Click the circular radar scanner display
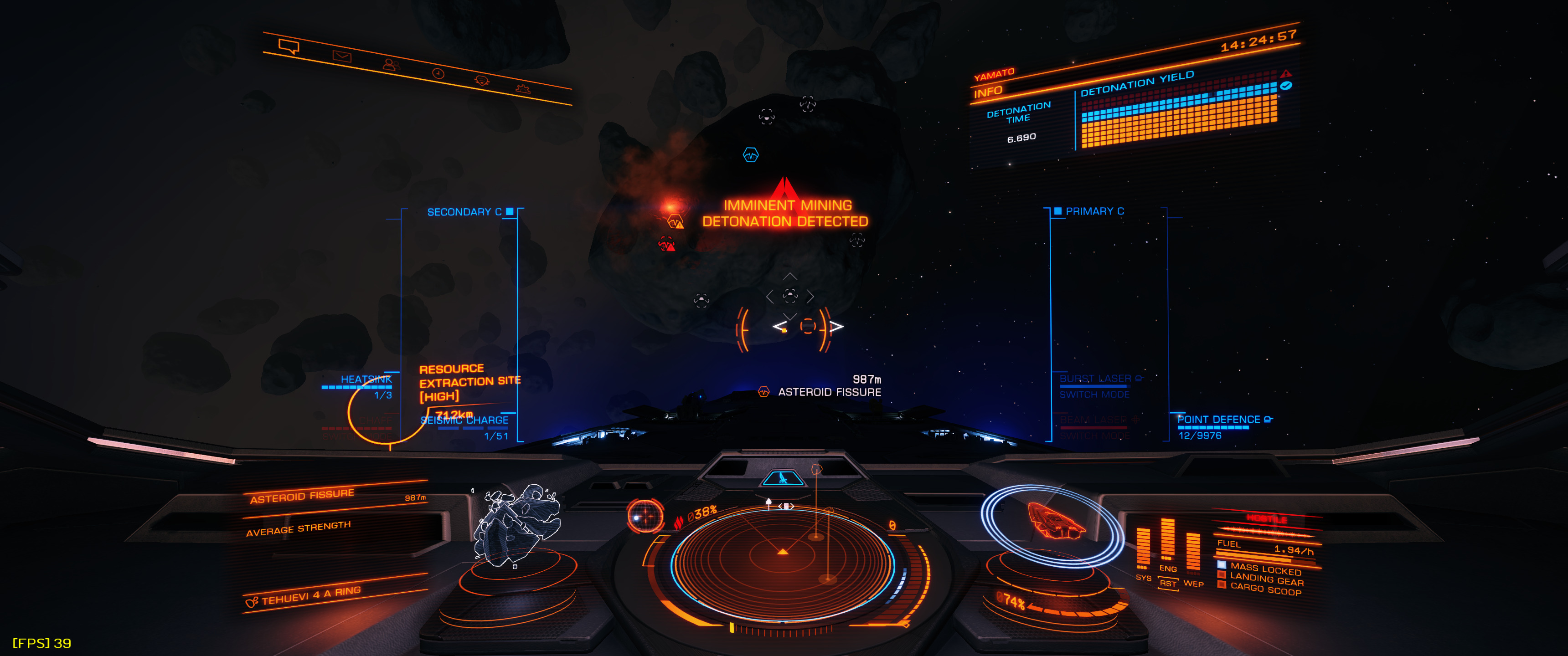The height and width of the screenshot is (656, 1568). 783,555
